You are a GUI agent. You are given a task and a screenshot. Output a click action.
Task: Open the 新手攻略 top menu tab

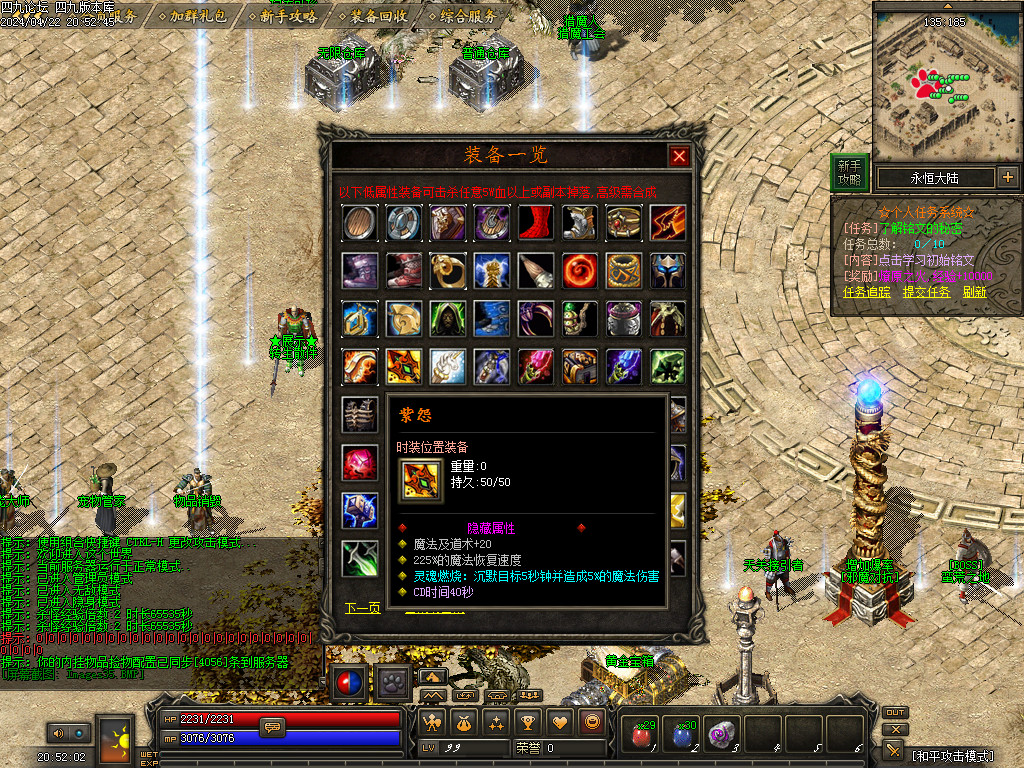point(288,16)
